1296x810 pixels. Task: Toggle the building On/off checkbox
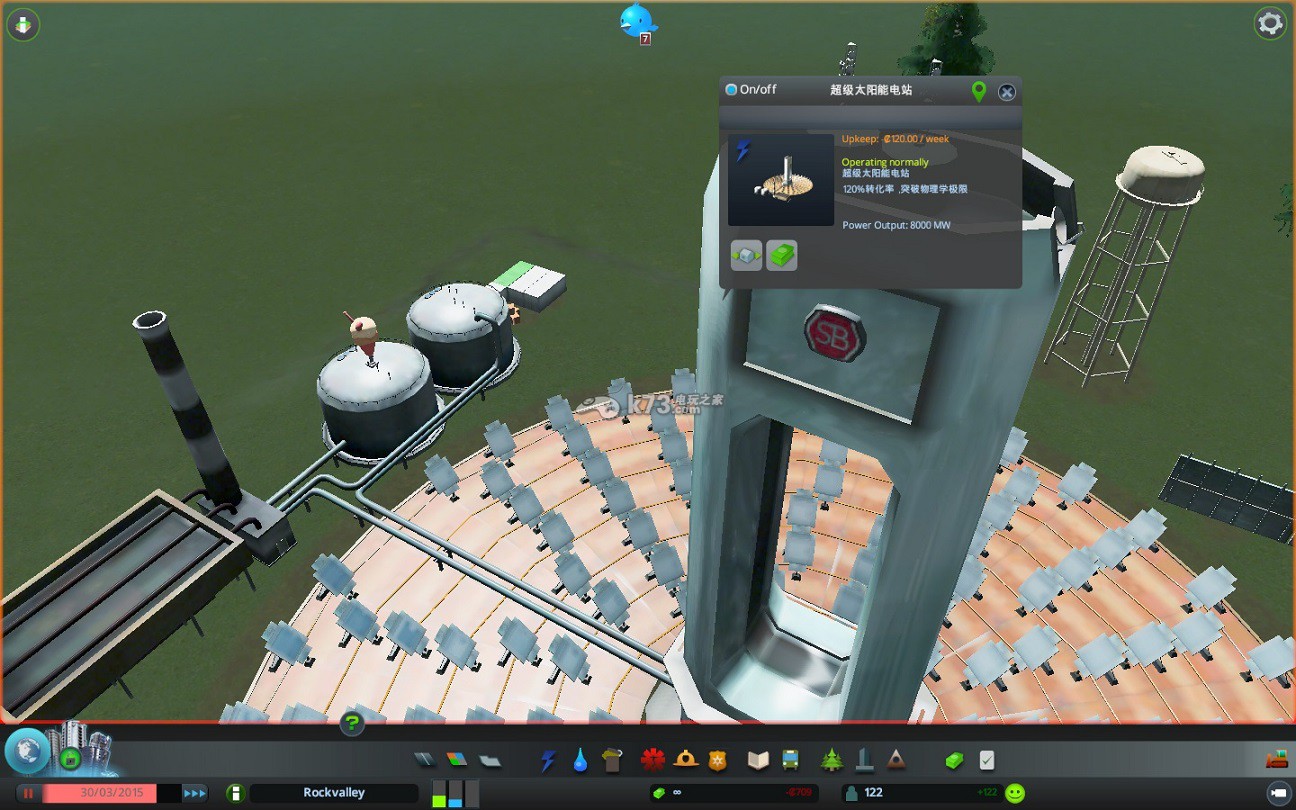[x=731, y=90]
